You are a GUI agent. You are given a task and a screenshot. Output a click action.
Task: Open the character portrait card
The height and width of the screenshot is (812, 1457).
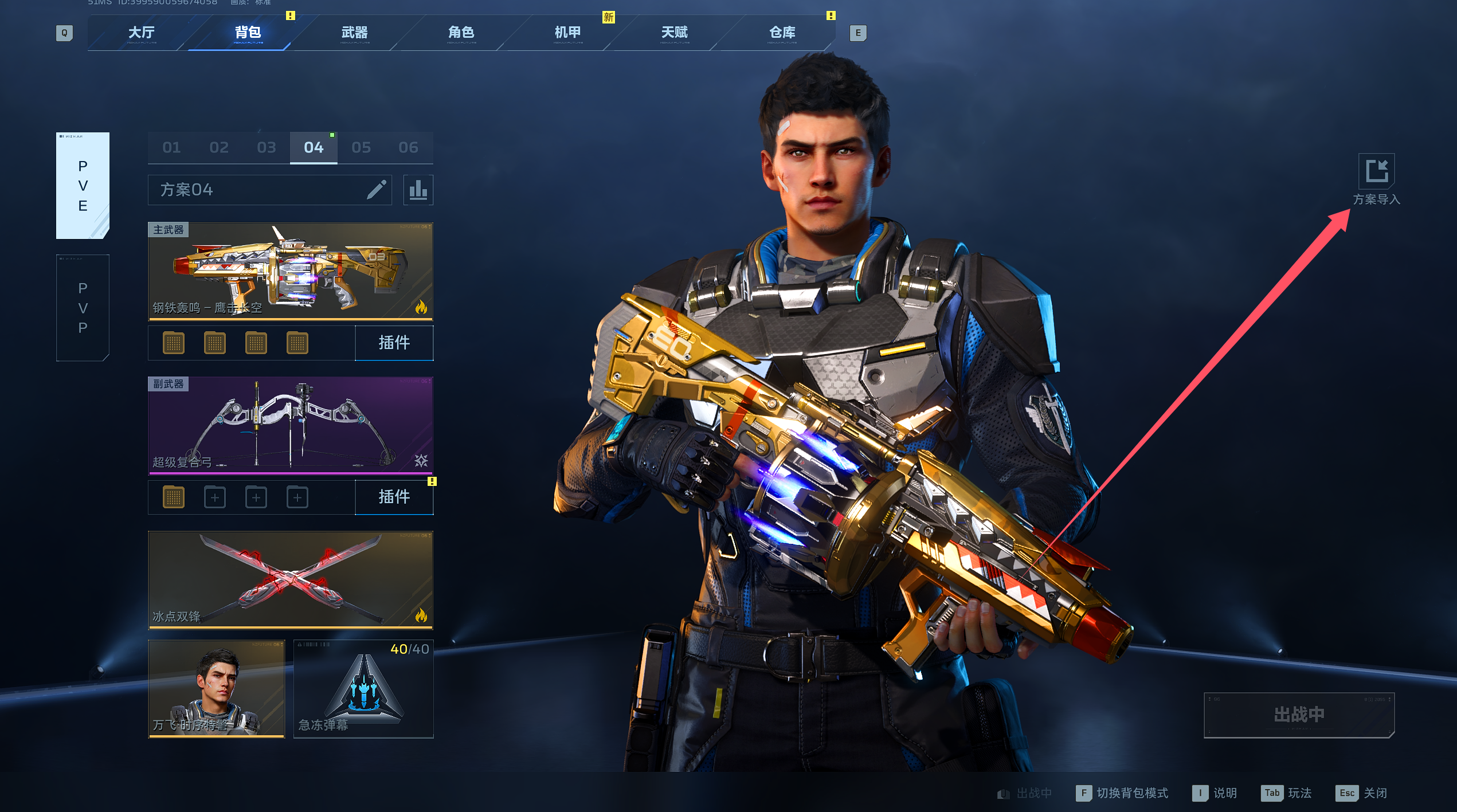216,689
